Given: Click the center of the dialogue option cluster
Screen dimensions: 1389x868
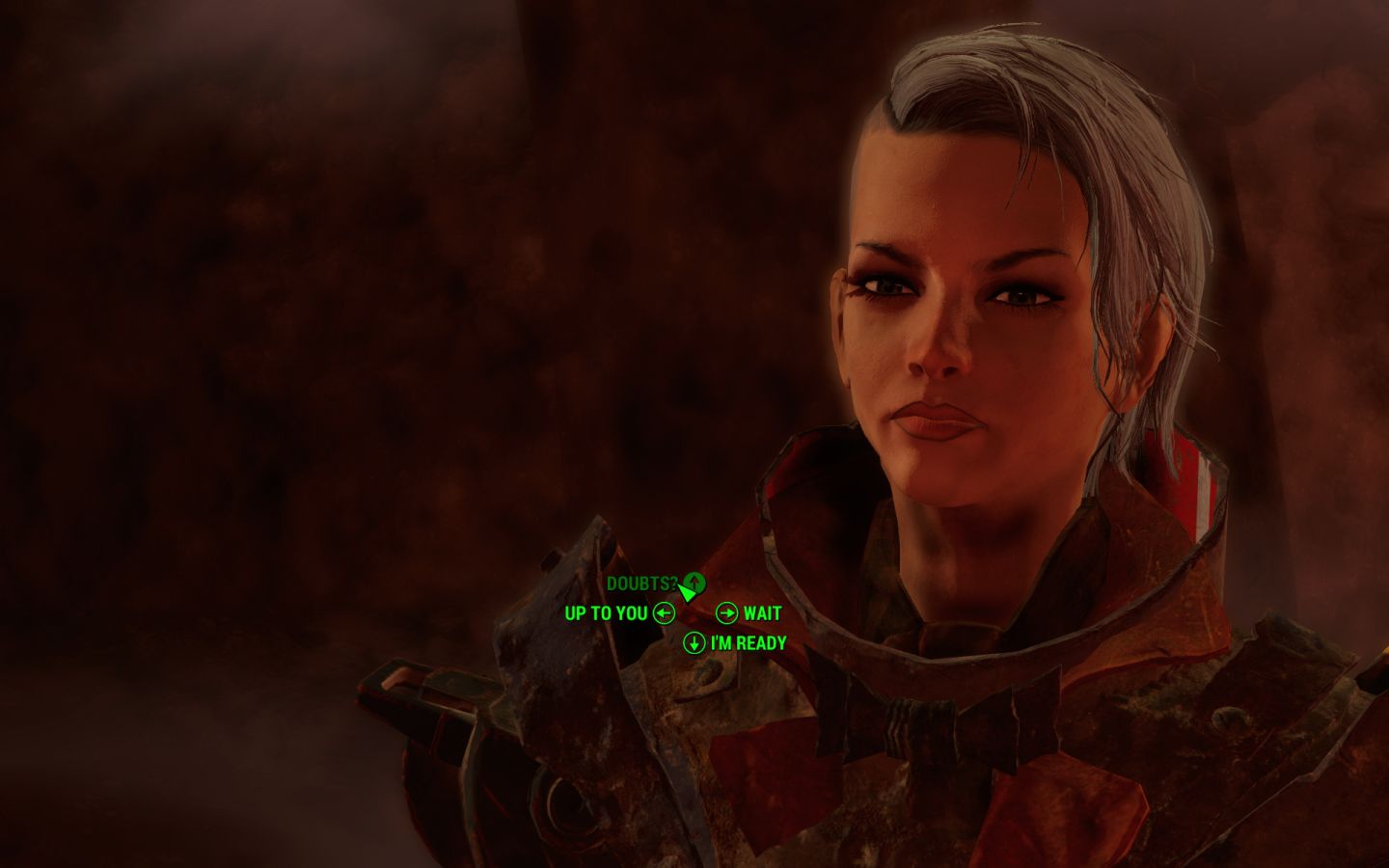Looking at the screenshot, I should pos(693,612).
